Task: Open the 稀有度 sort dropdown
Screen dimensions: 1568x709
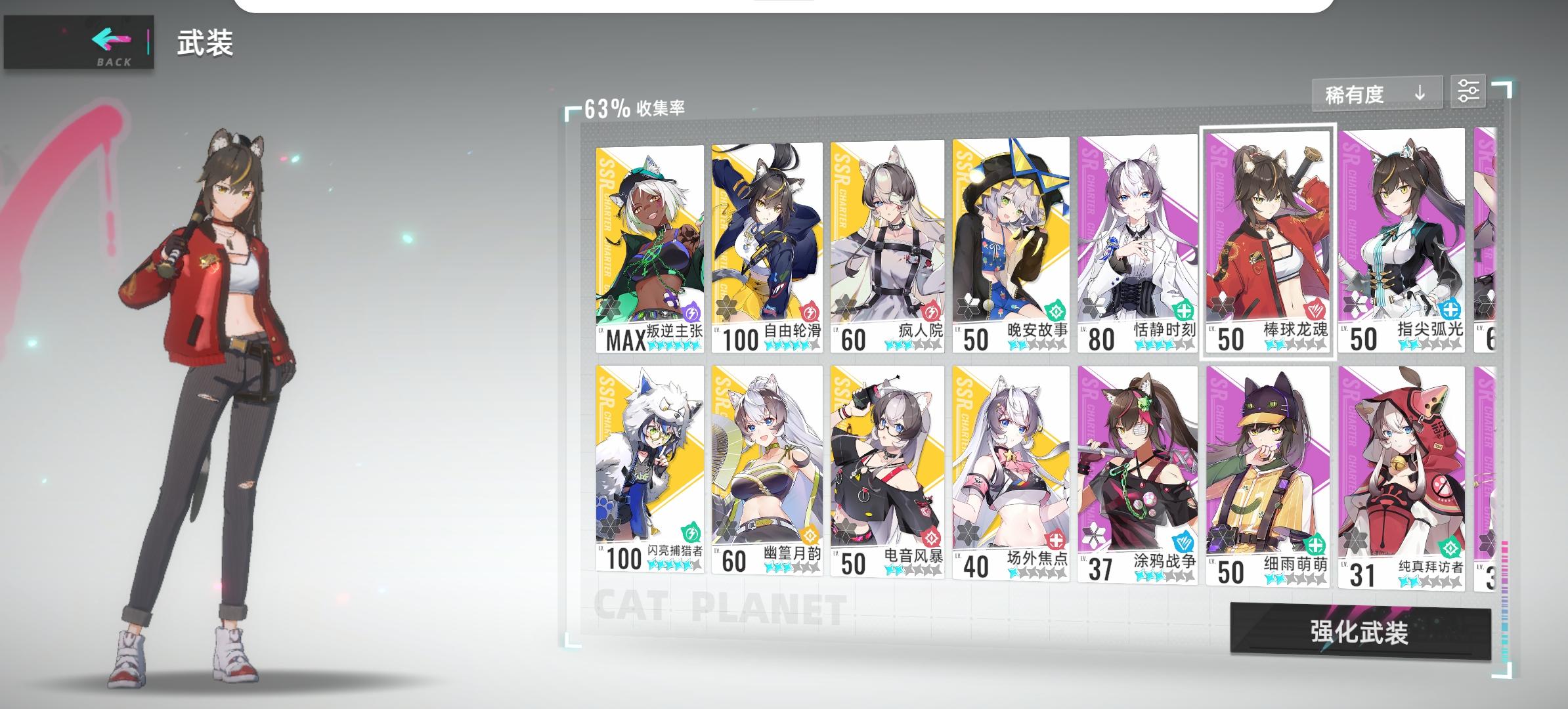Action: (1353, 94)
